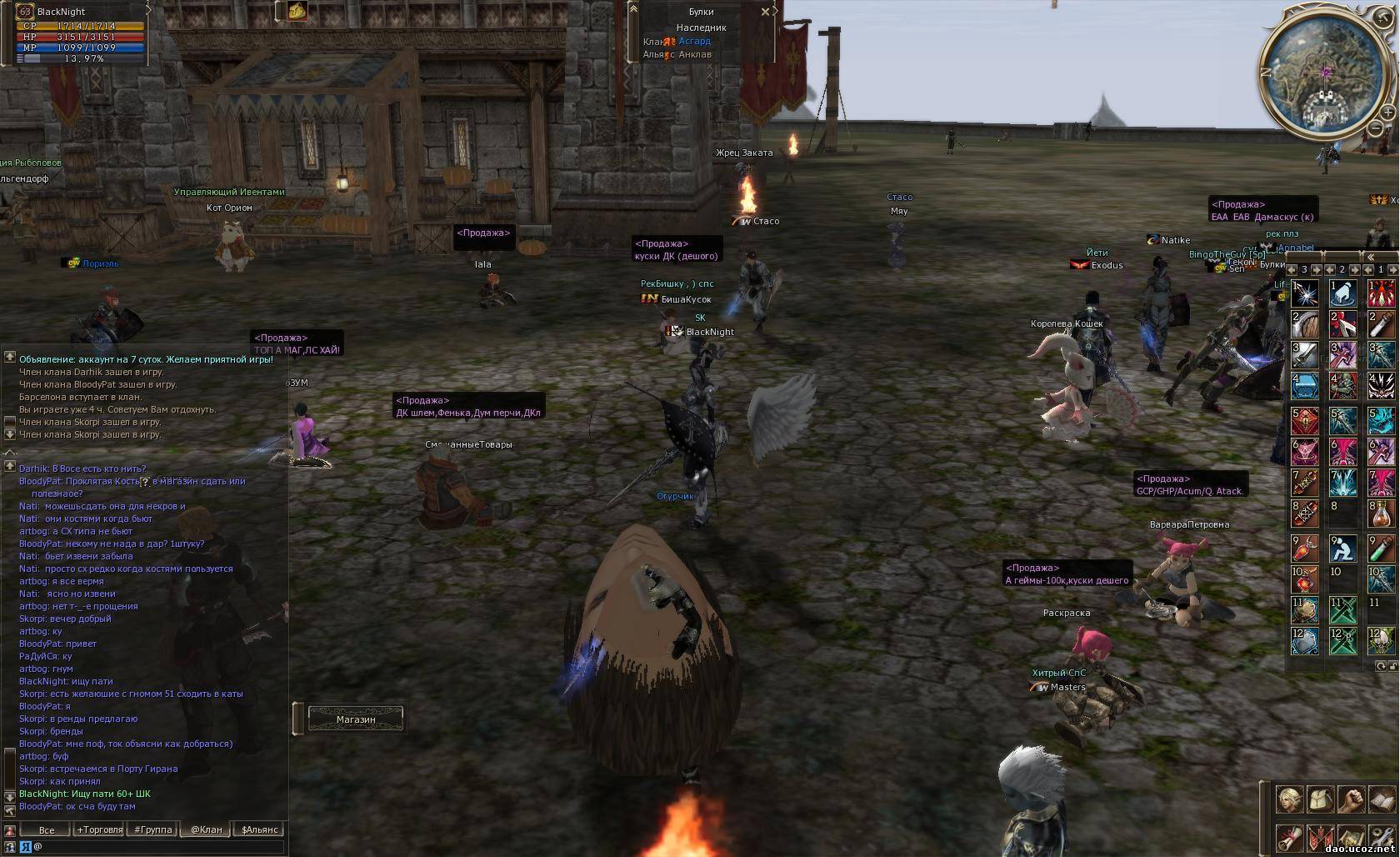Open the Магазин shop button
1400x857 pixels.
coord(356,719)
